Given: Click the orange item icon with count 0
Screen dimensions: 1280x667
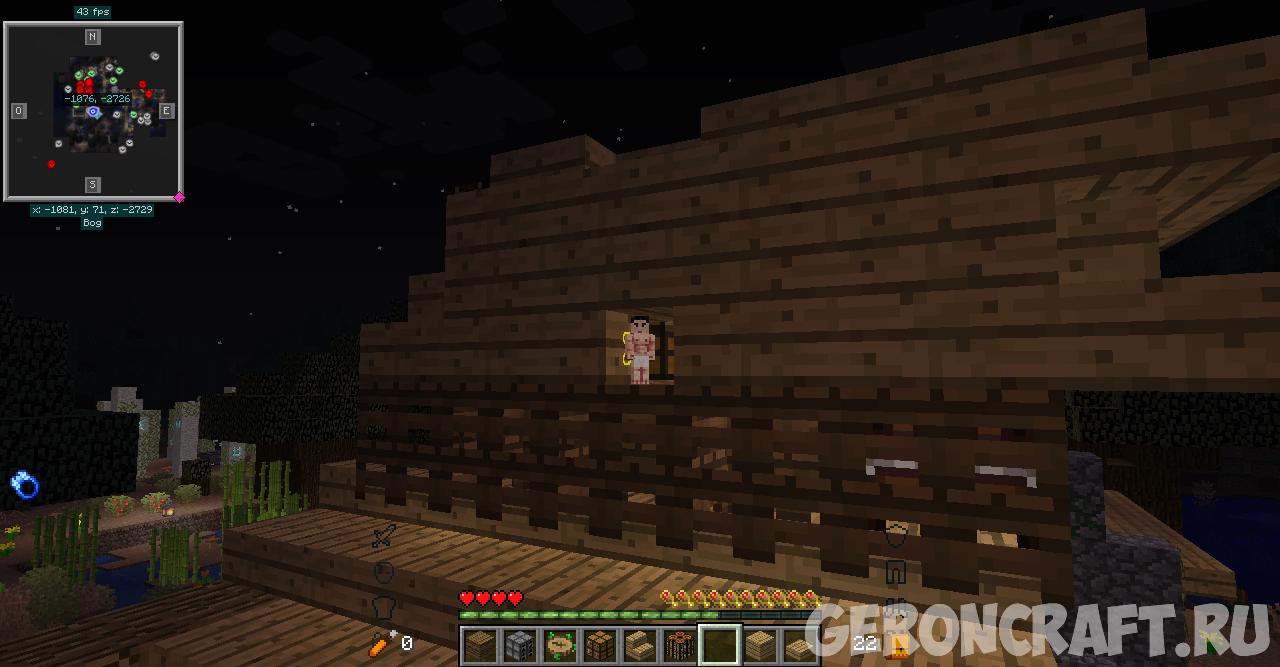Looking at the screenshot, I should pos(380,643).
